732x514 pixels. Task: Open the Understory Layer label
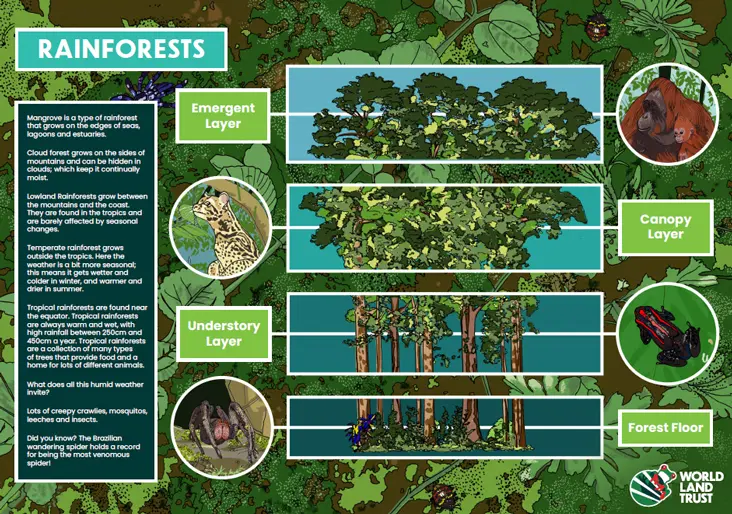pos(223,333)
